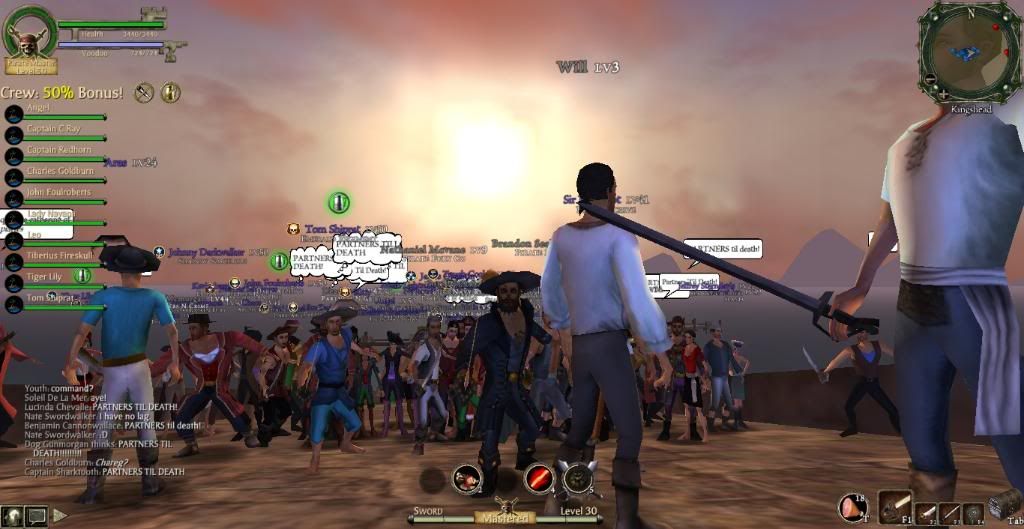Open the kingshead minimap

pos(970,51)
